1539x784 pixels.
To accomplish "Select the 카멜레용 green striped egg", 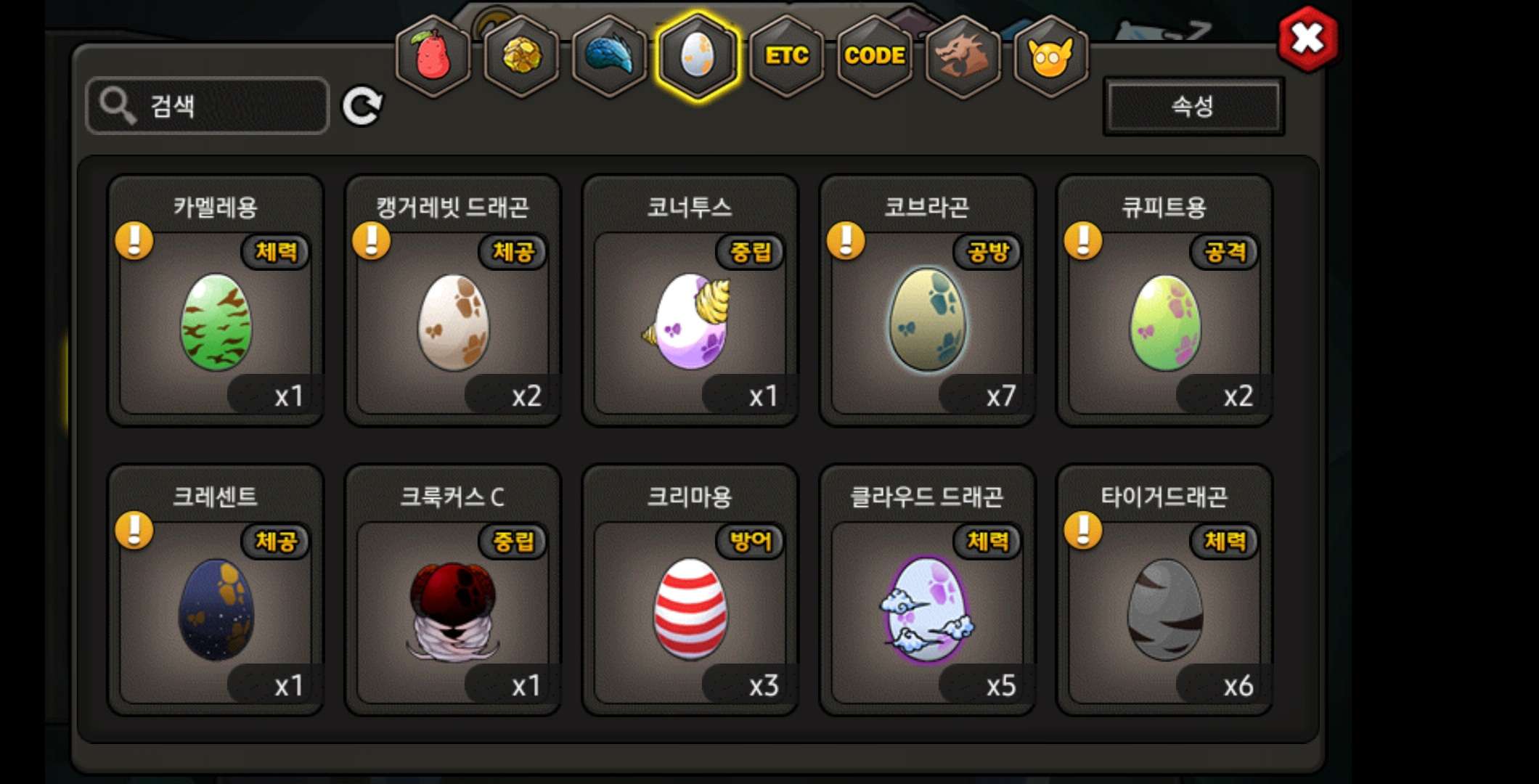I will pos(216,322).
